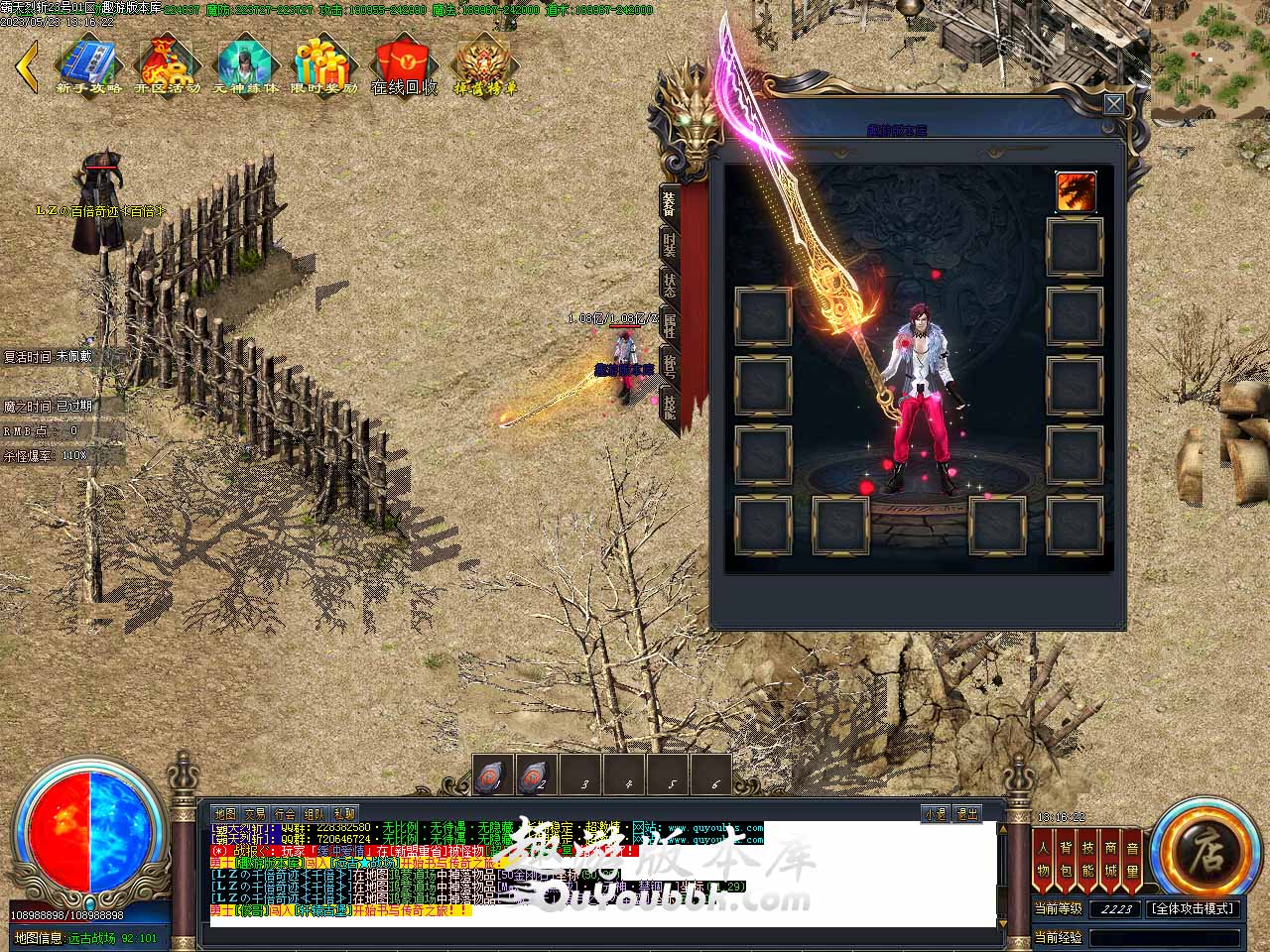1270x952 pixels.
Task: Select the 交易 trade chat tab
Action: pyautogui.click(x=255, y=814)
